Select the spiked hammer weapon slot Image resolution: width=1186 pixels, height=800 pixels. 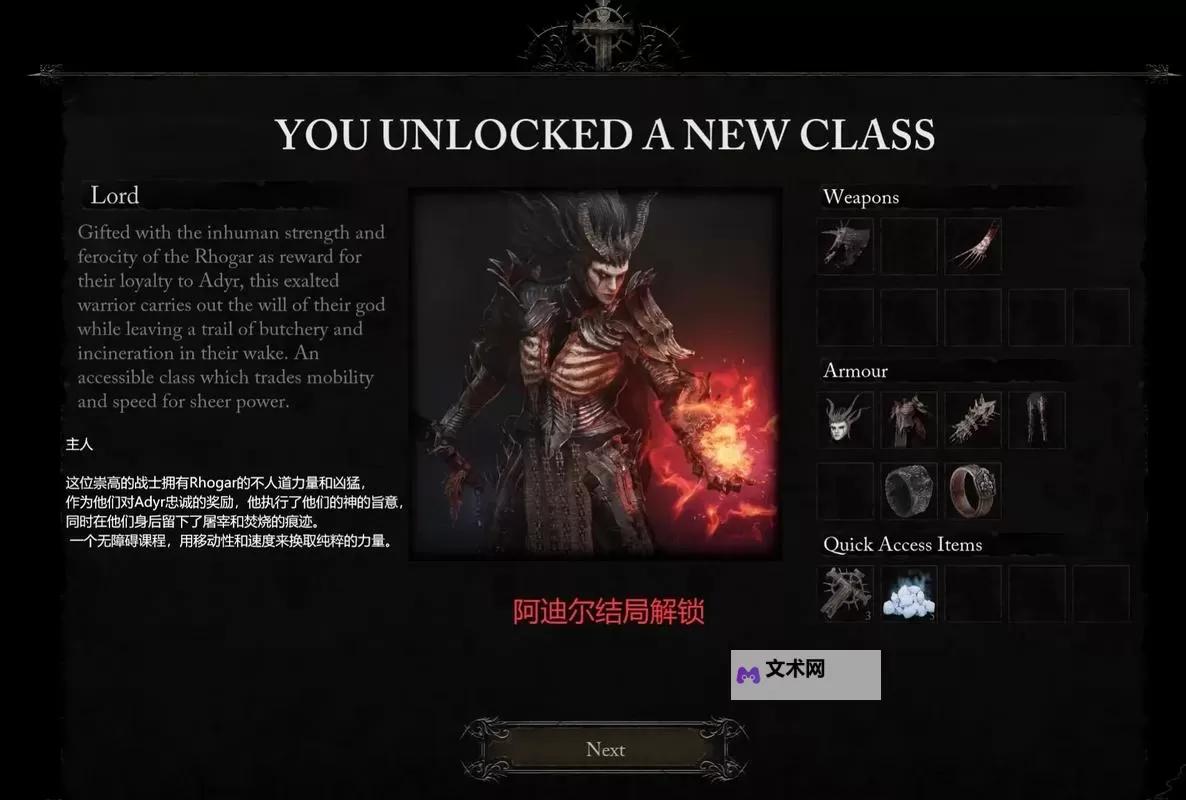tap(845, 246)
